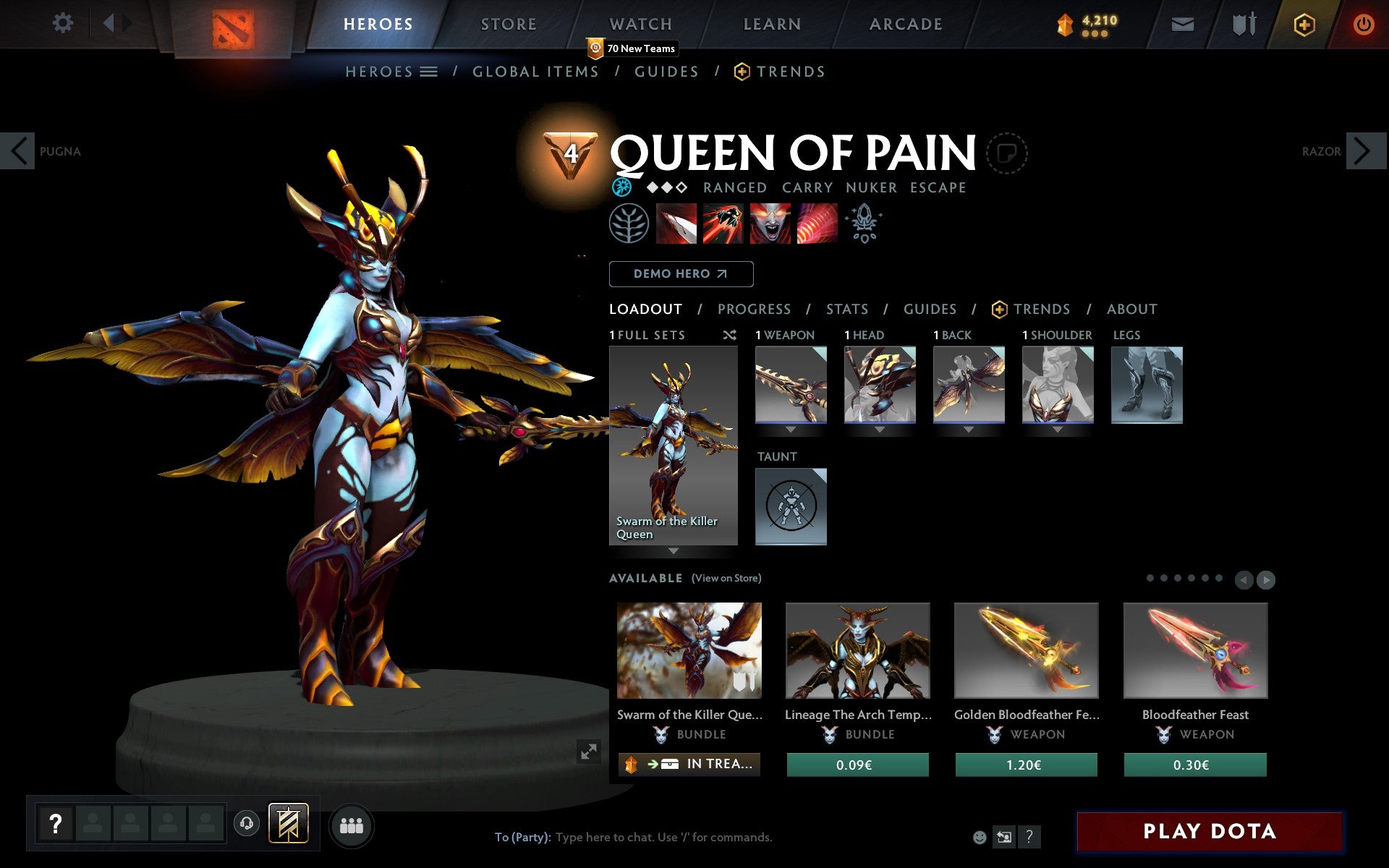The height and width of the screenshot is (868, 1389).
Task: Toggle the shuffle icon next to Full Sets
Action: pyautogui.click(x=729, y=336)
